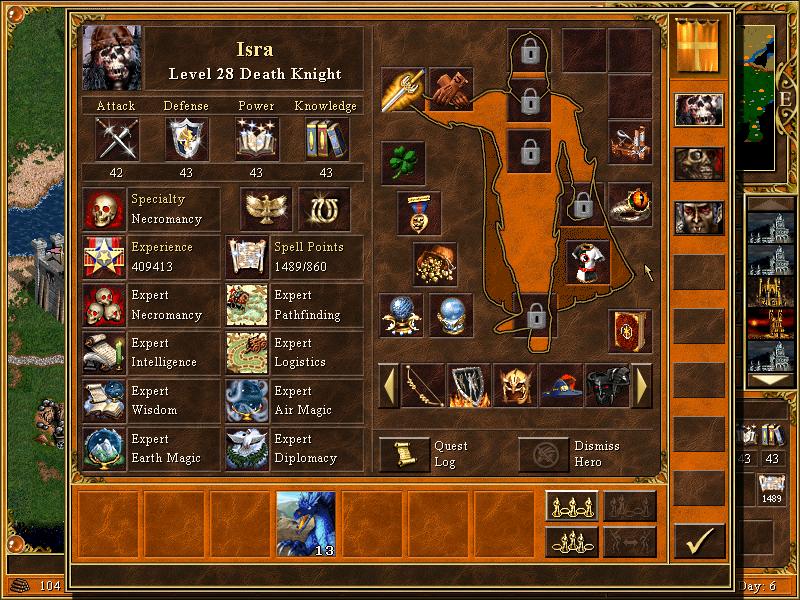This screenshot has height=600, width=800.
Task: Open the red spell book
Action: pos(630,331)
